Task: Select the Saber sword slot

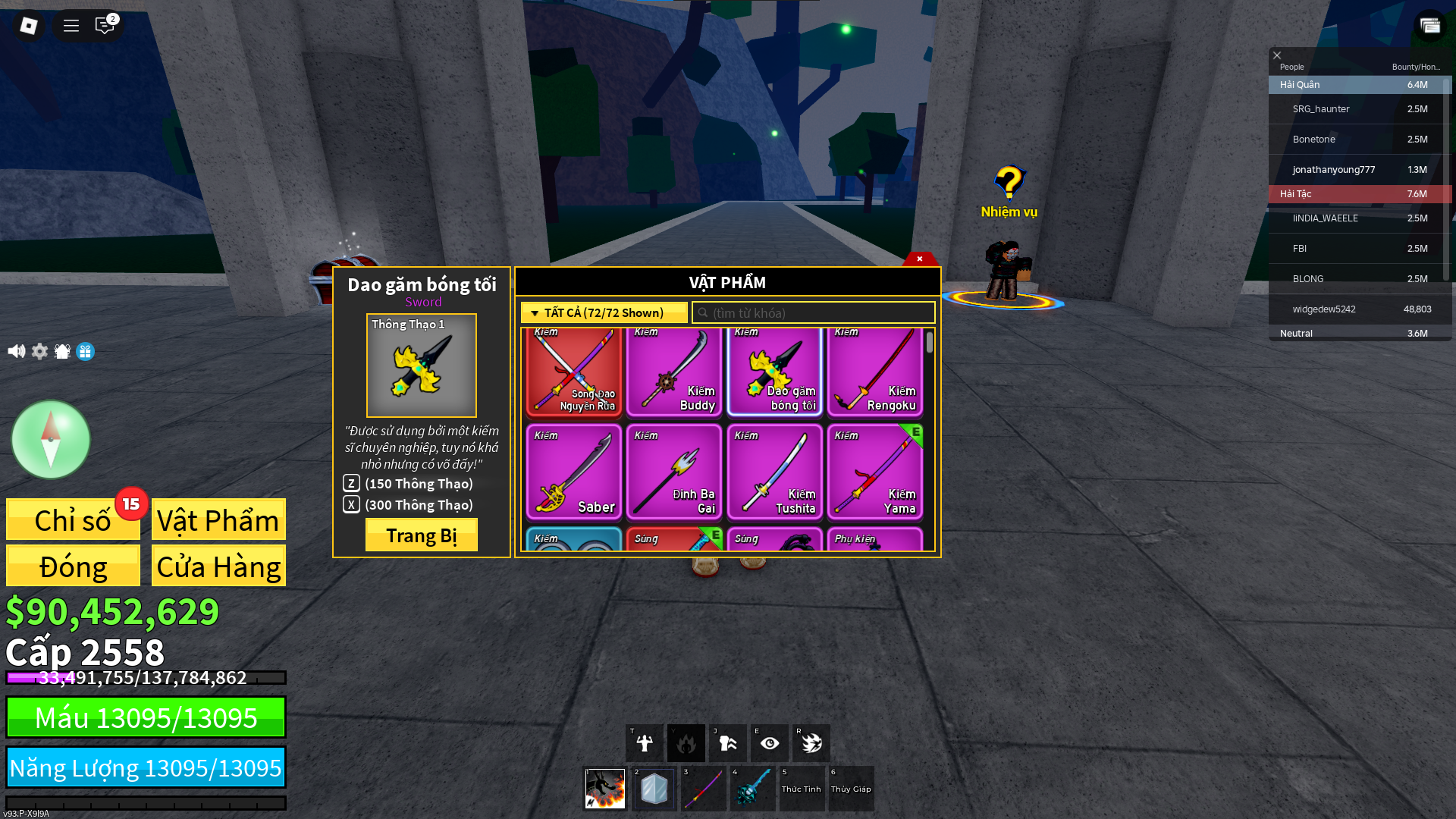Action: (573, 472)
